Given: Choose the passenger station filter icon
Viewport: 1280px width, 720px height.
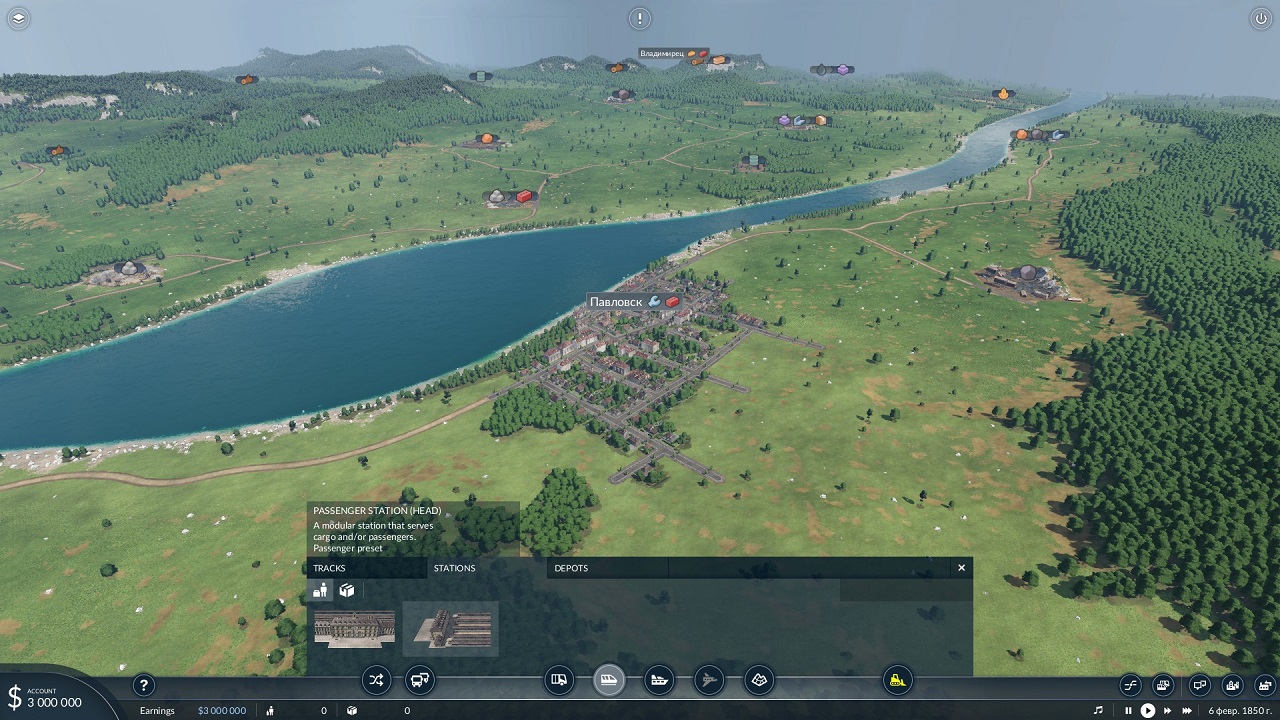Looking at the screenshot, I should point(321,590).
